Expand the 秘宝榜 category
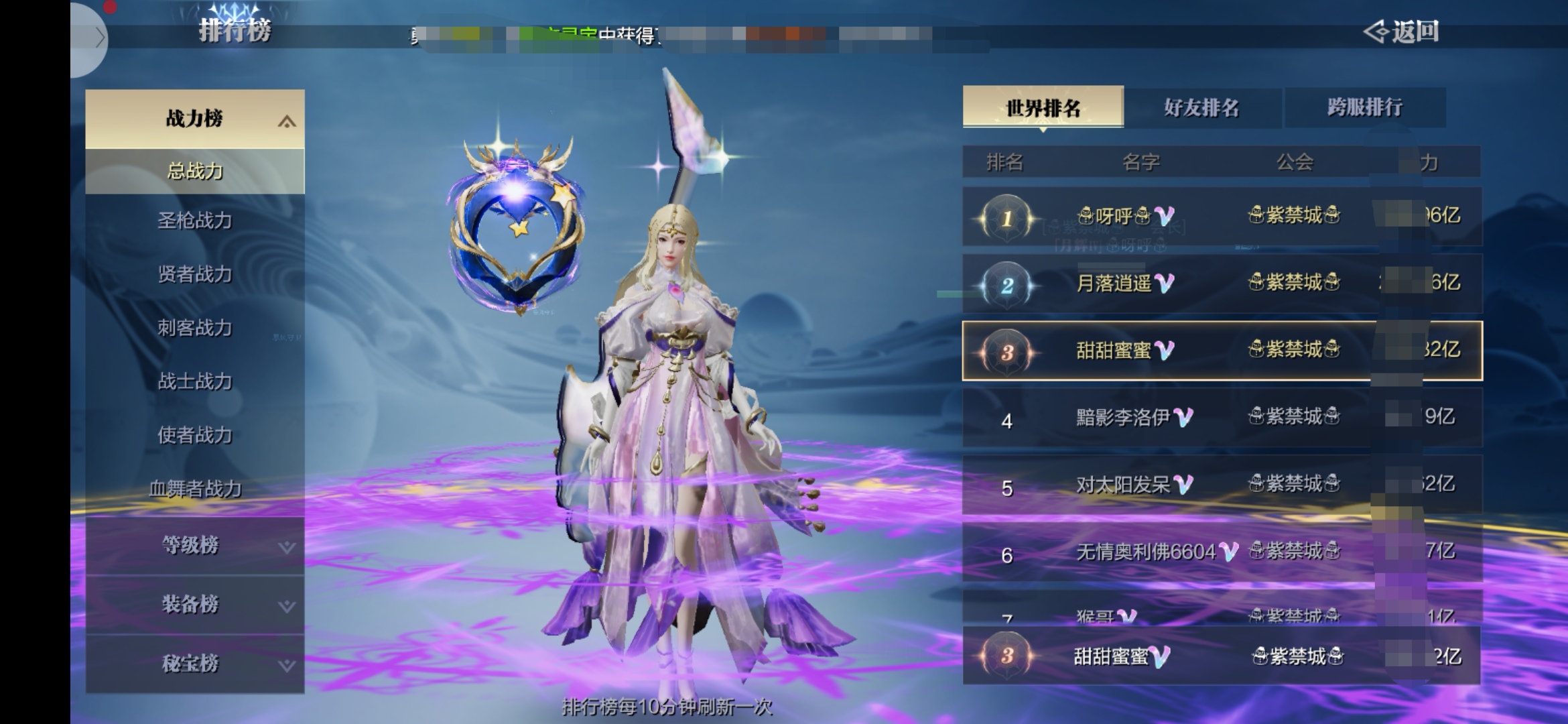This screenshot has width=1568, height=724. (x=194, y=664)
